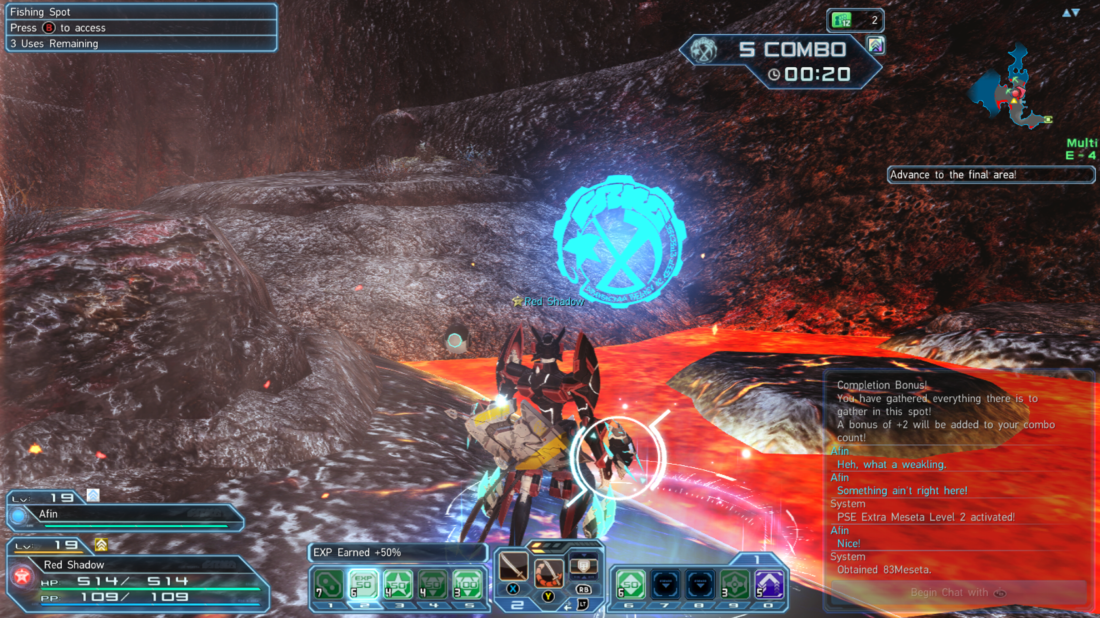
Task: Toggle the minimap size arrows
Action: [x=1071, y=13]
